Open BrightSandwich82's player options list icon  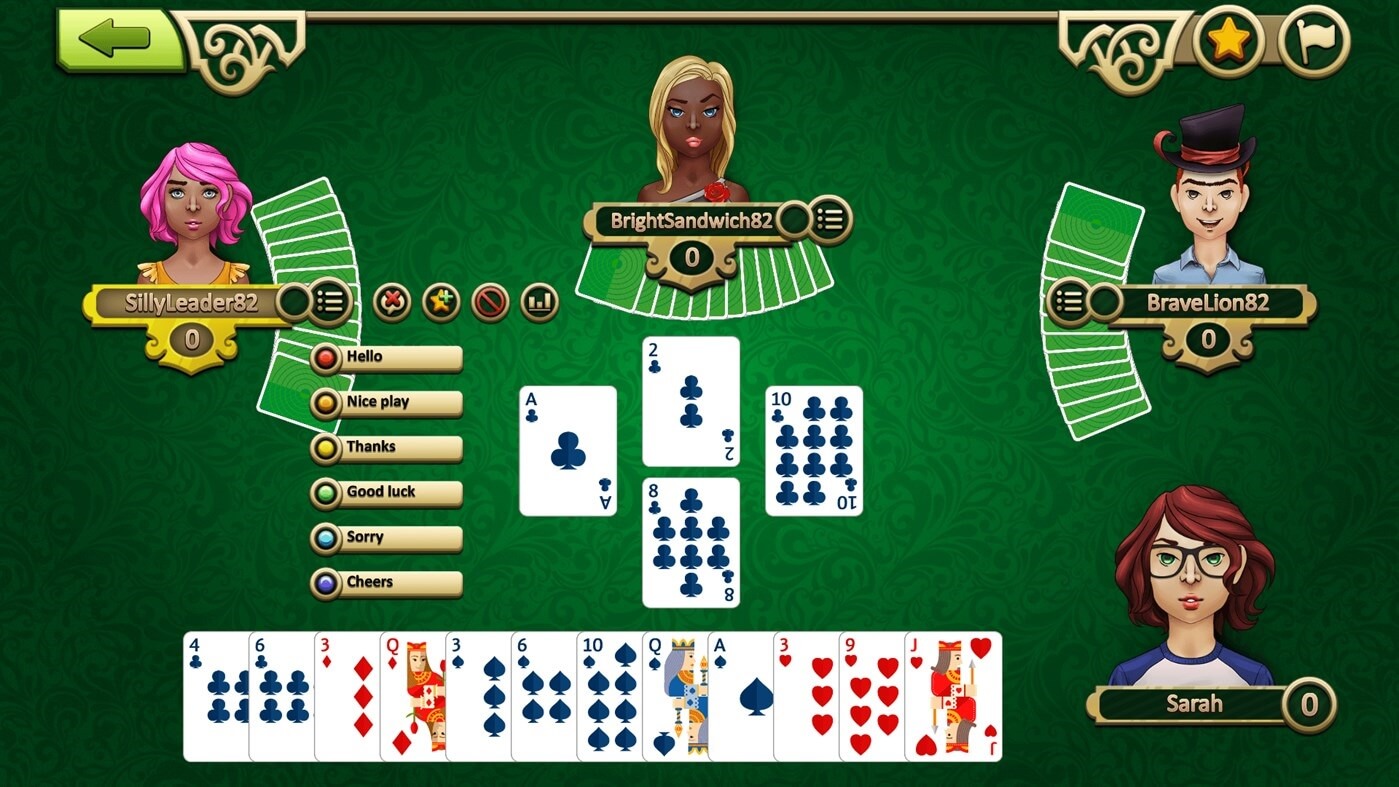coord(831,221)
